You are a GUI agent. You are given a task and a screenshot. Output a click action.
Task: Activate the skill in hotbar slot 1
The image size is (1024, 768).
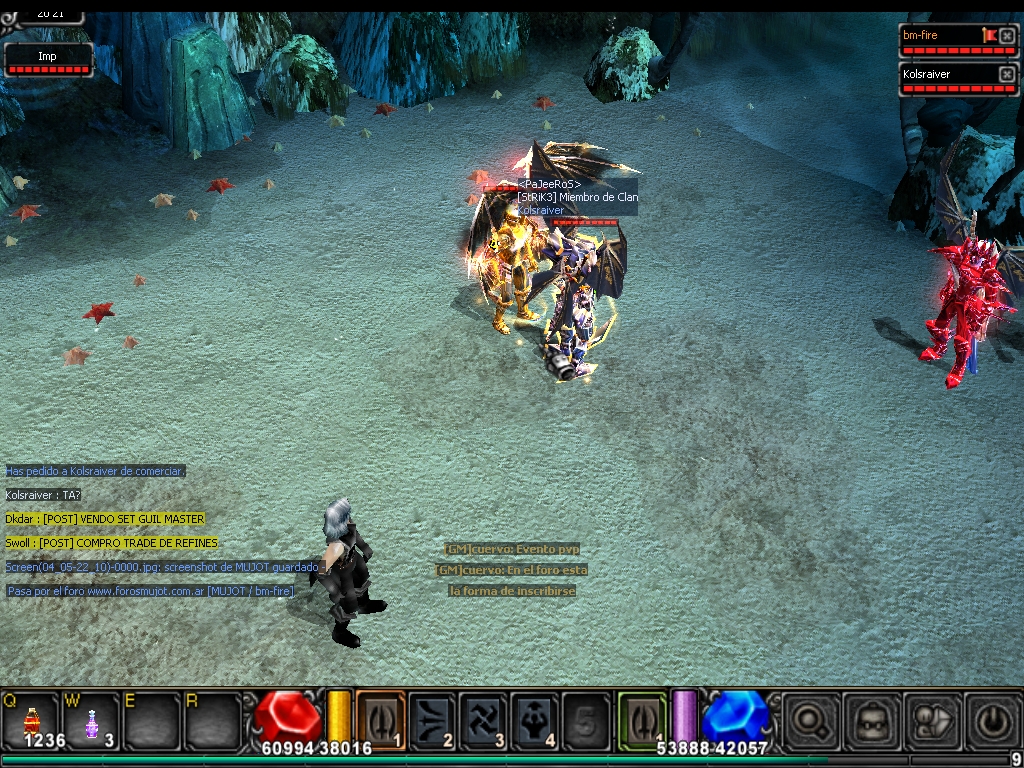tap(381, 718)
